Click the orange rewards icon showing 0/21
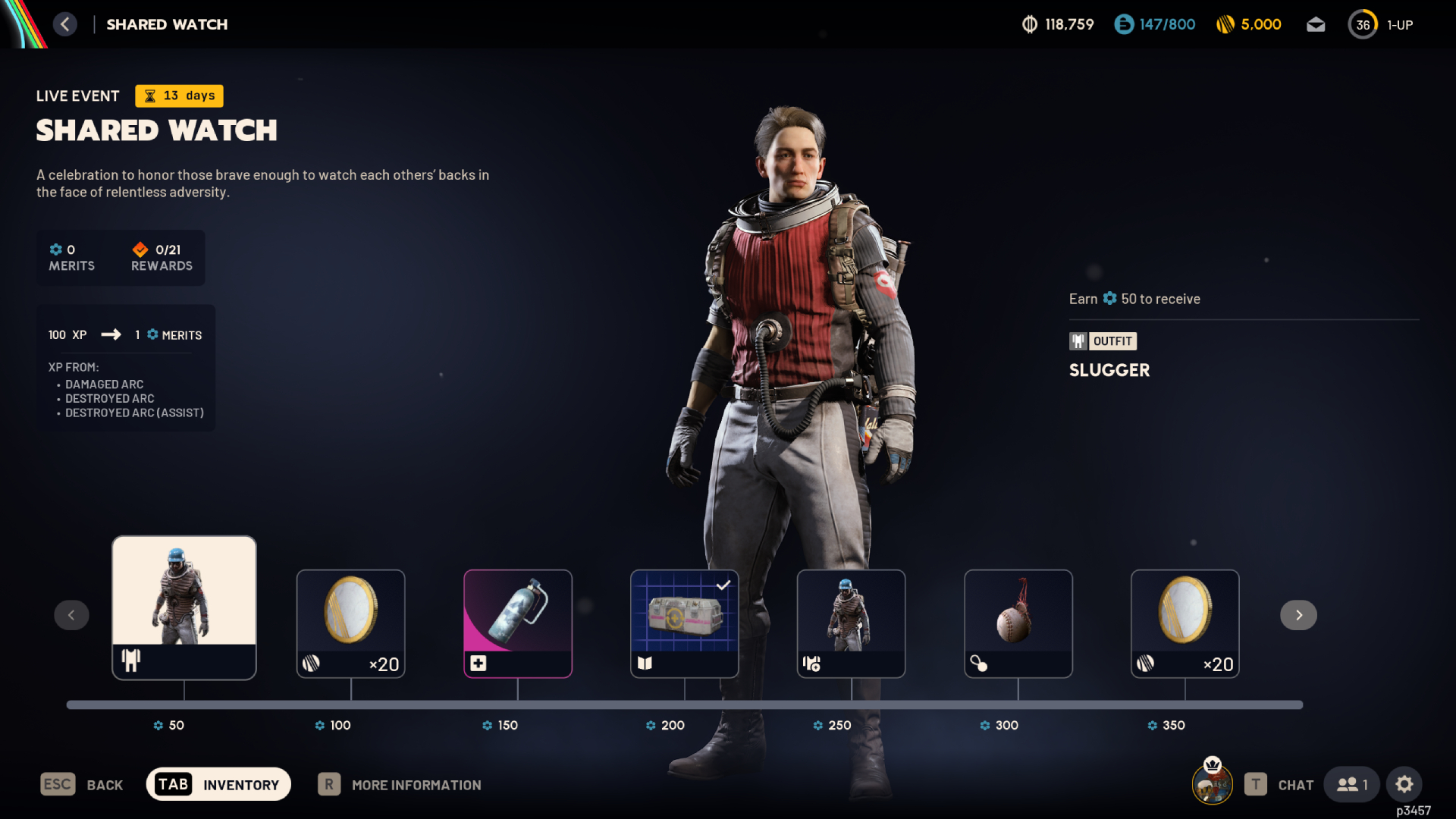Viewport: 1456px width, 819px height. coord(140,249)
